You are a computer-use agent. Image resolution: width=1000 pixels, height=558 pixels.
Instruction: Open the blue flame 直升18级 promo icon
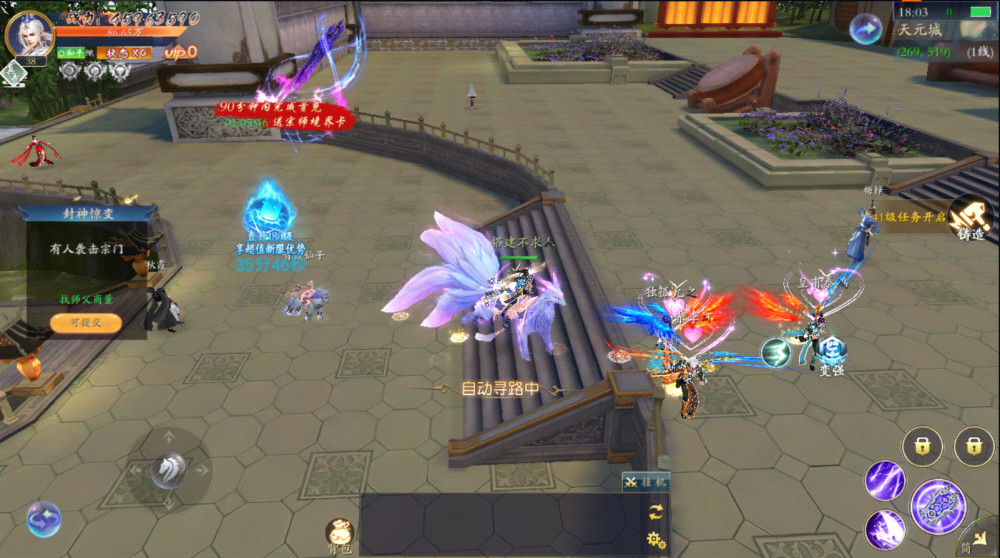point(268,212)
